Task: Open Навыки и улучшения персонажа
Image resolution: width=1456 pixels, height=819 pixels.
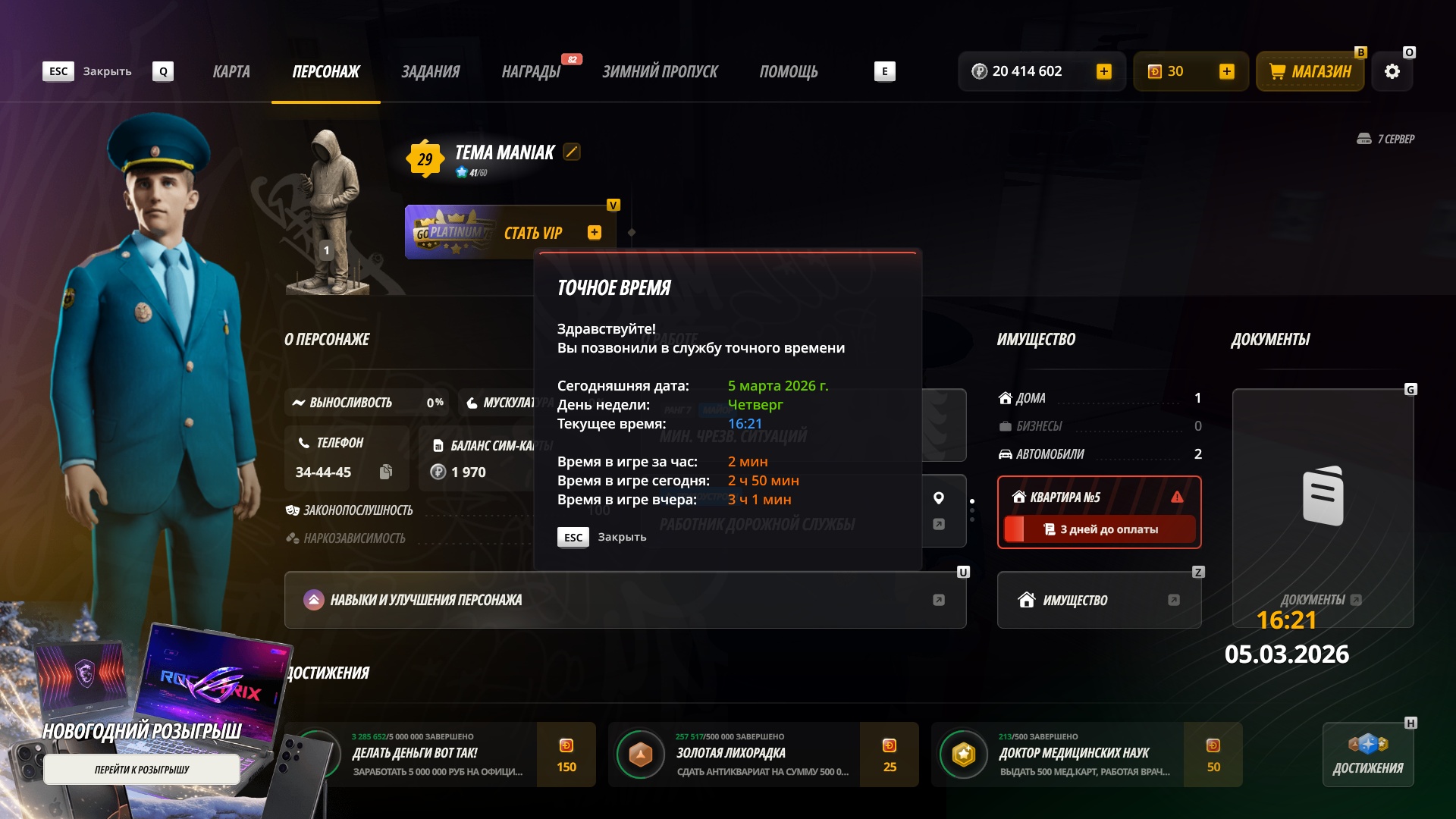Action: 625,600
